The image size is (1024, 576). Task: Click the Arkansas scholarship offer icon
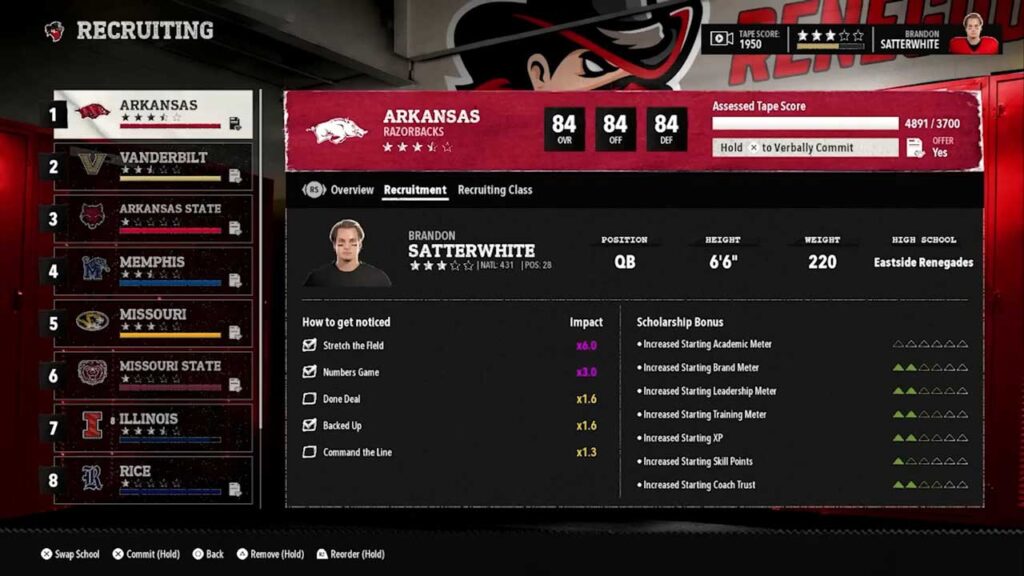pos(915,148)
